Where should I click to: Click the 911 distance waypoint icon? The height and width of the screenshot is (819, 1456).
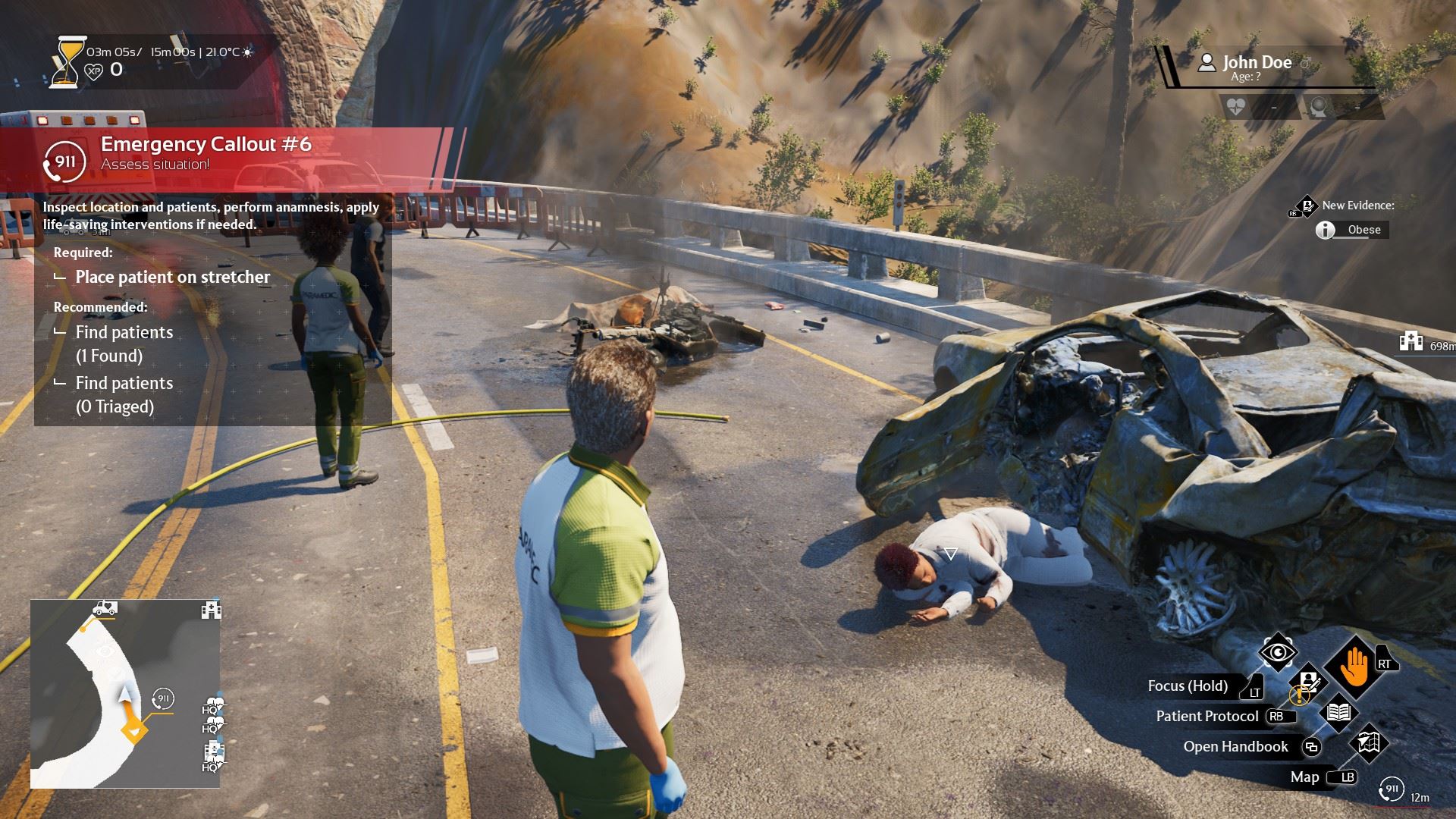point(1392,789)
